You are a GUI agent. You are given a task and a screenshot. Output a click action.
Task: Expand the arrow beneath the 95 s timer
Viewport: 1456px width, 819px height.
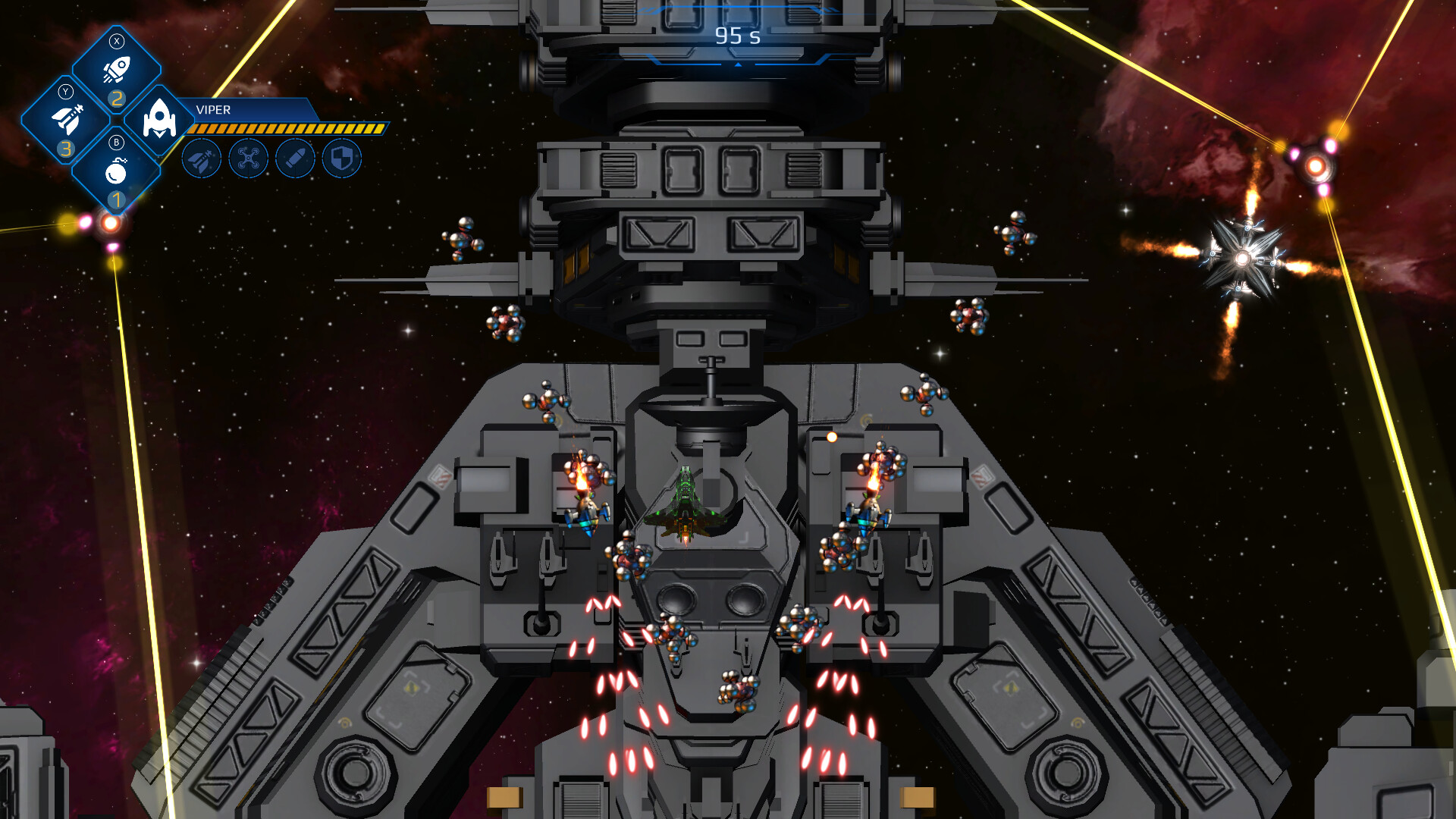click(x=736, y=65)
